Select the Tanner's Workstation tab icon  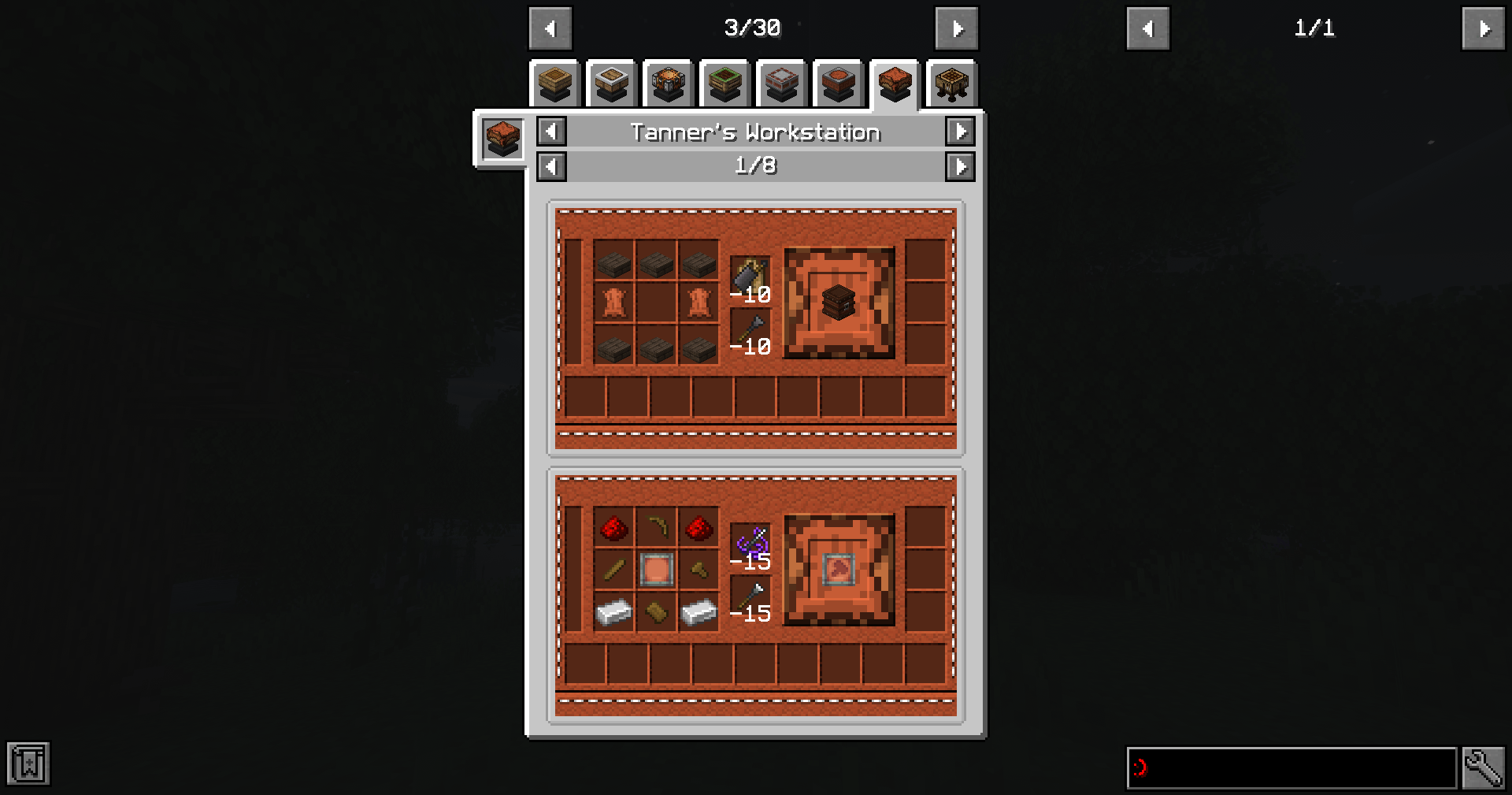point(895,83)
